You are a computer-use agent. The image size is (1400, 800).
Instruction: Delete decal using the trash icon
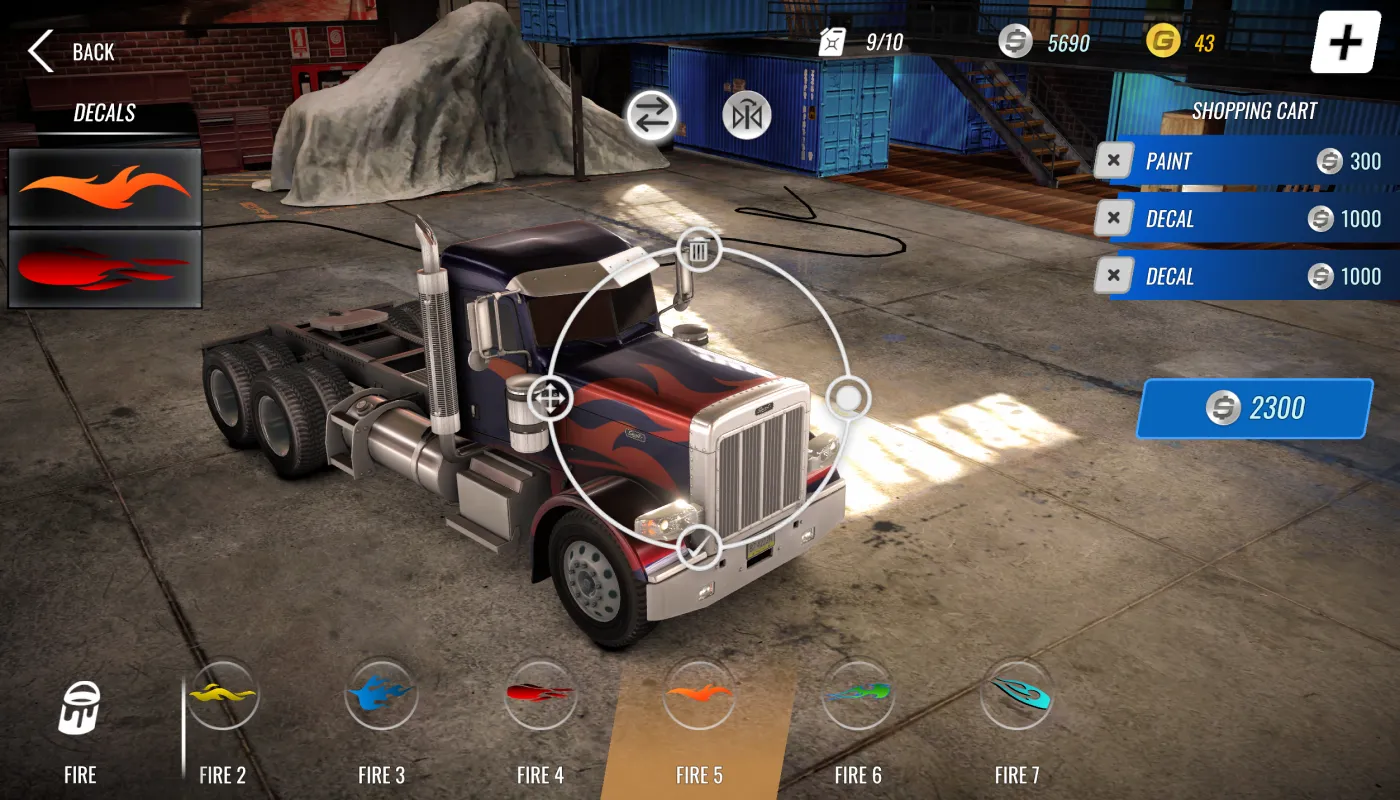[698, 250]
